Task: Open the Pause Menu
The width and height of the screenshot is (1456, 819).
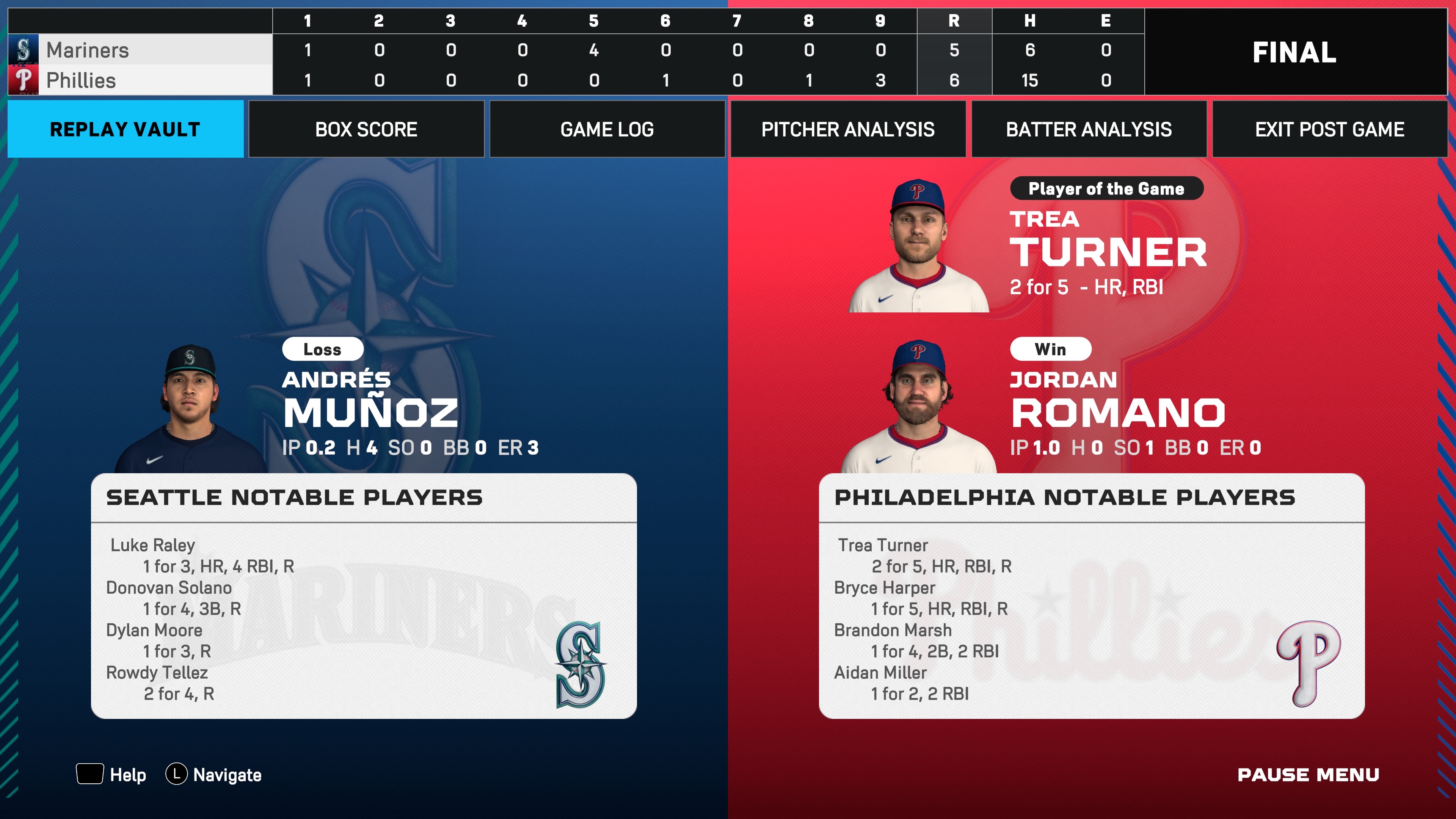Action: [1308, 774]
